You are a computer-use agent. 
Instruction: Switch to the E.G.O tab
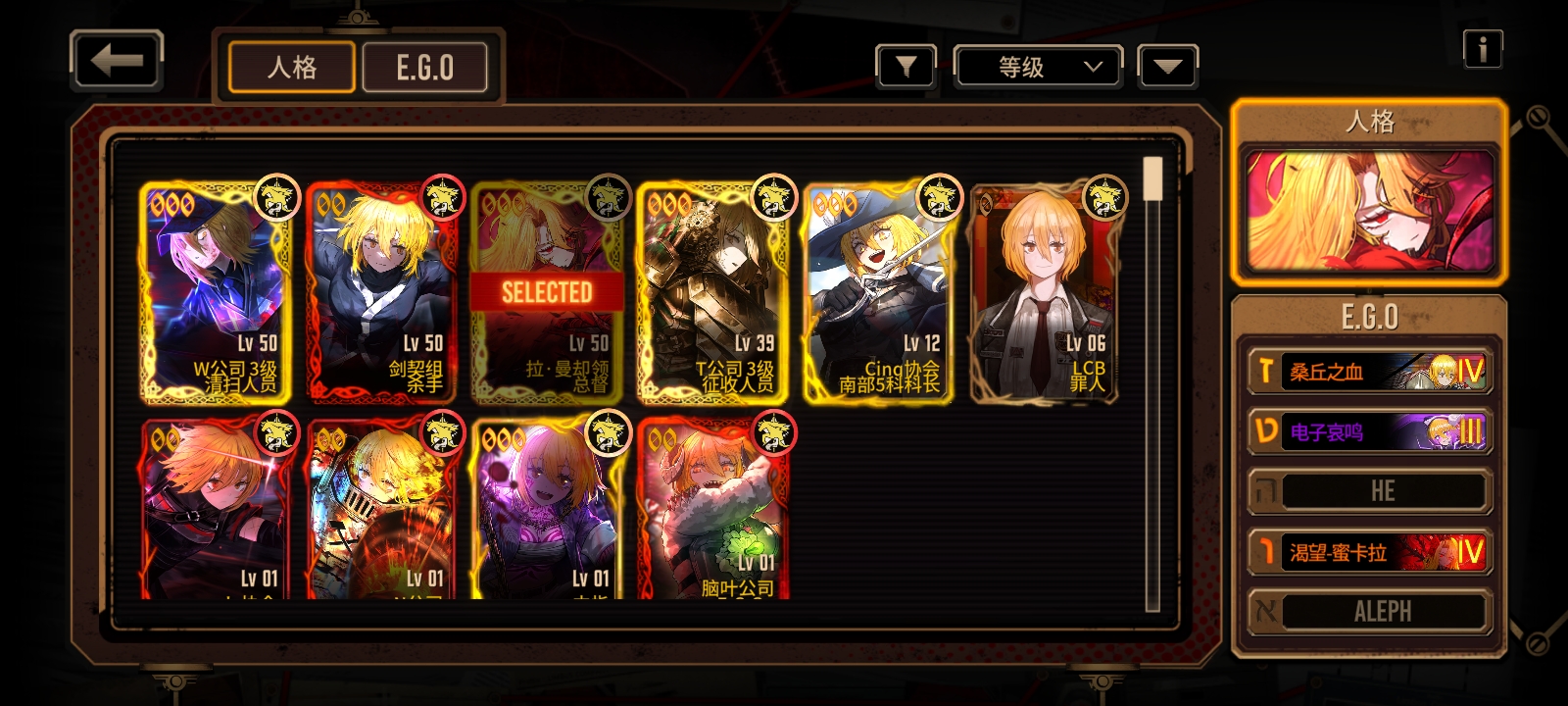[x=424, y=68]
